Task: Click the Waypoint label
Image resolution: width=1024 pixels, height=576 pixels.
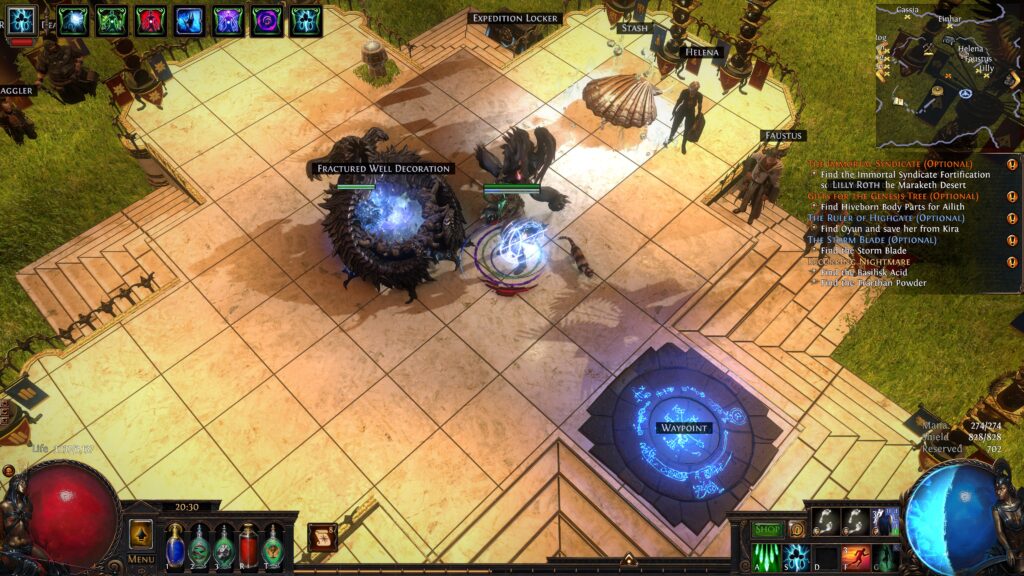Action: pos(683,428)
